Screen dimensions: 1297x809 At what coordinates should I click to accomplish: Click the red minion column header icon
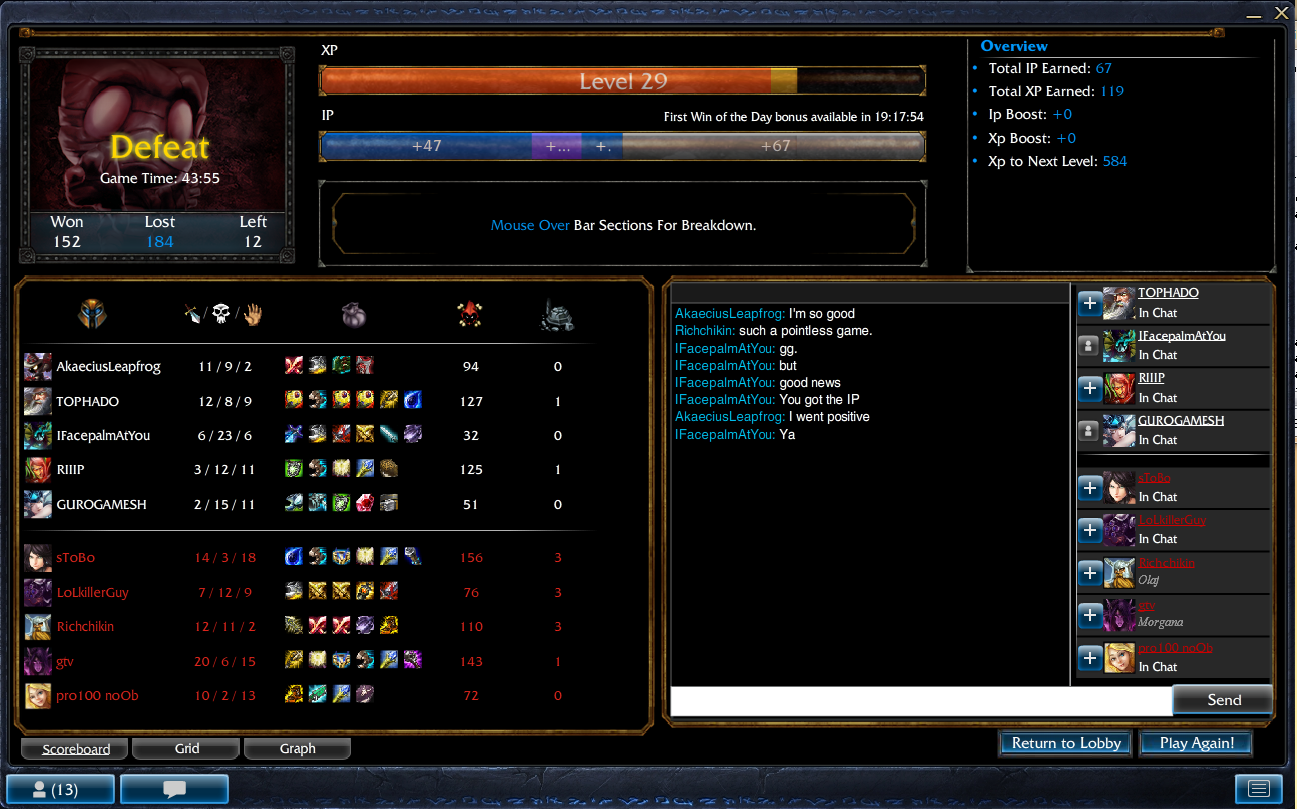pos(470,313)
